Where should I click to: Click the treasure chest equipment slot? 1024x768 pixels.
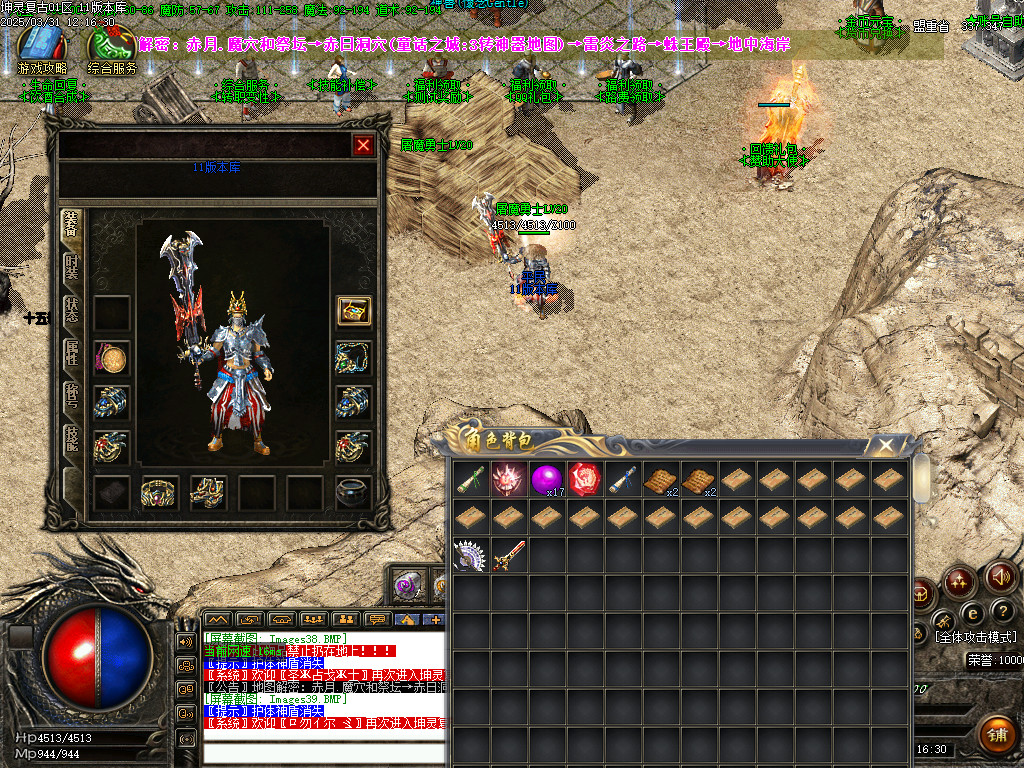tap(354, 311)
